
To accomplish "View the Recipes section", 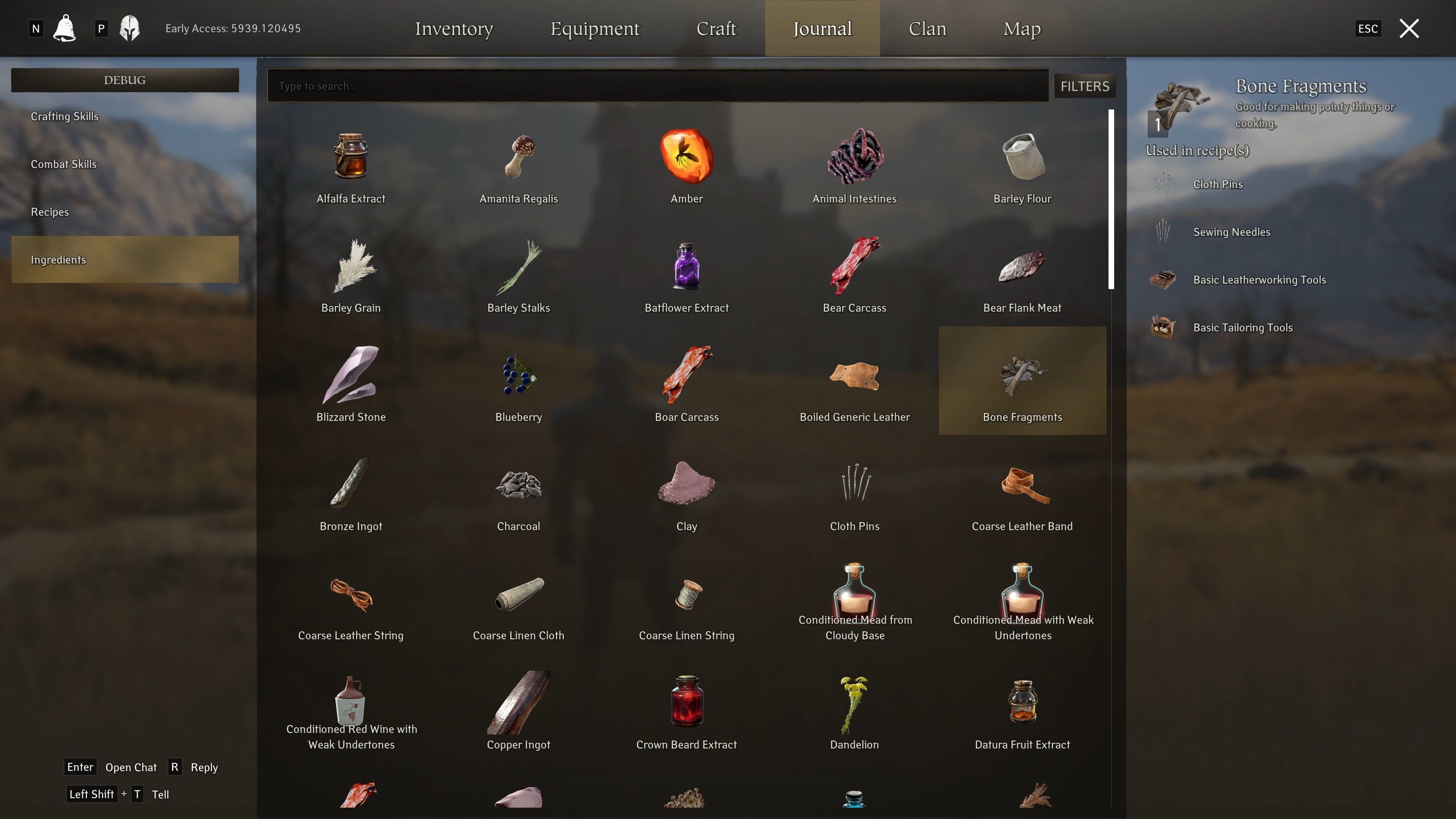I will point(50,212).
